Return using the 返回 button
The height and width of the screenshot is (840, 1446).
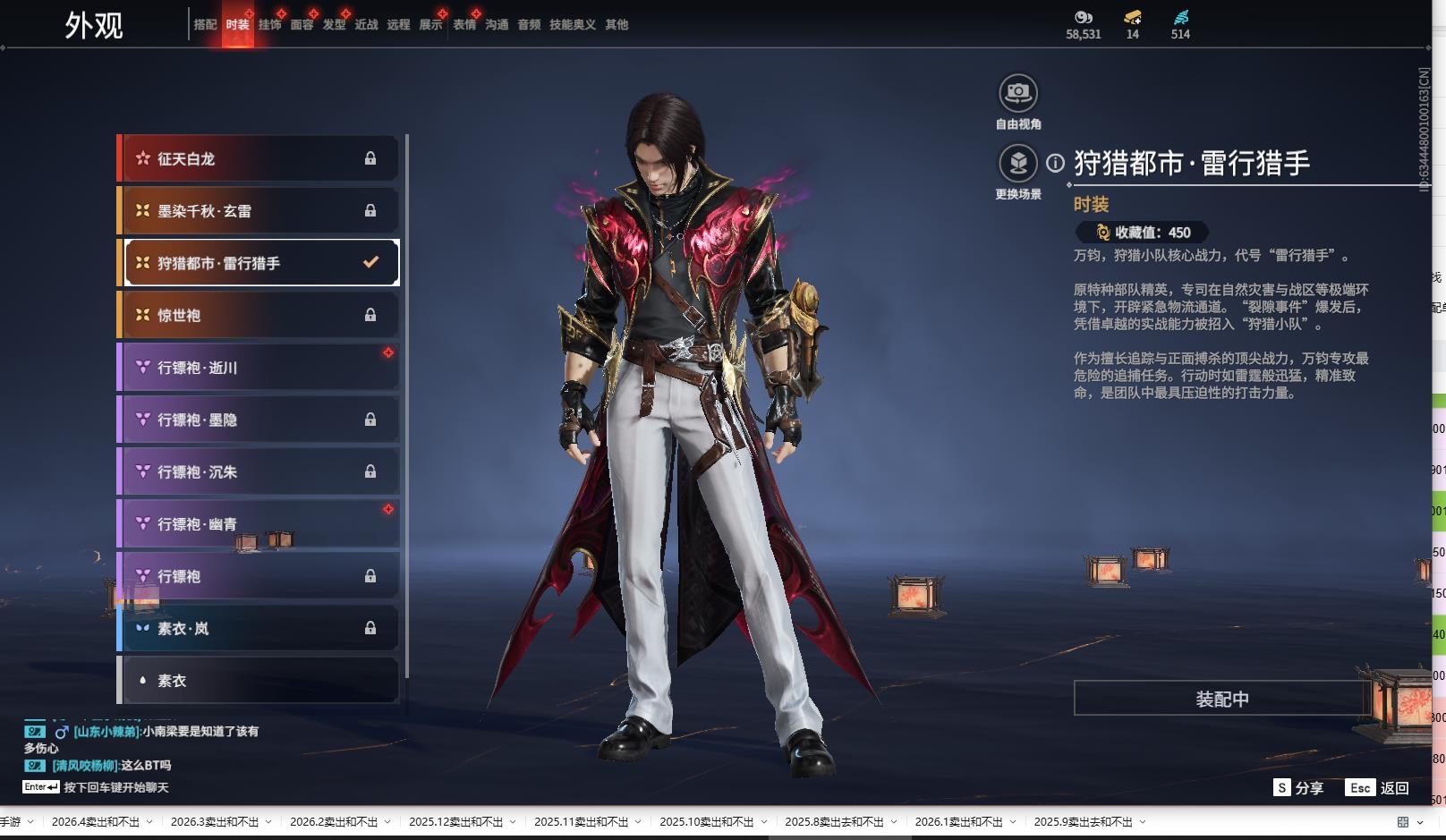coord(1379,788)
